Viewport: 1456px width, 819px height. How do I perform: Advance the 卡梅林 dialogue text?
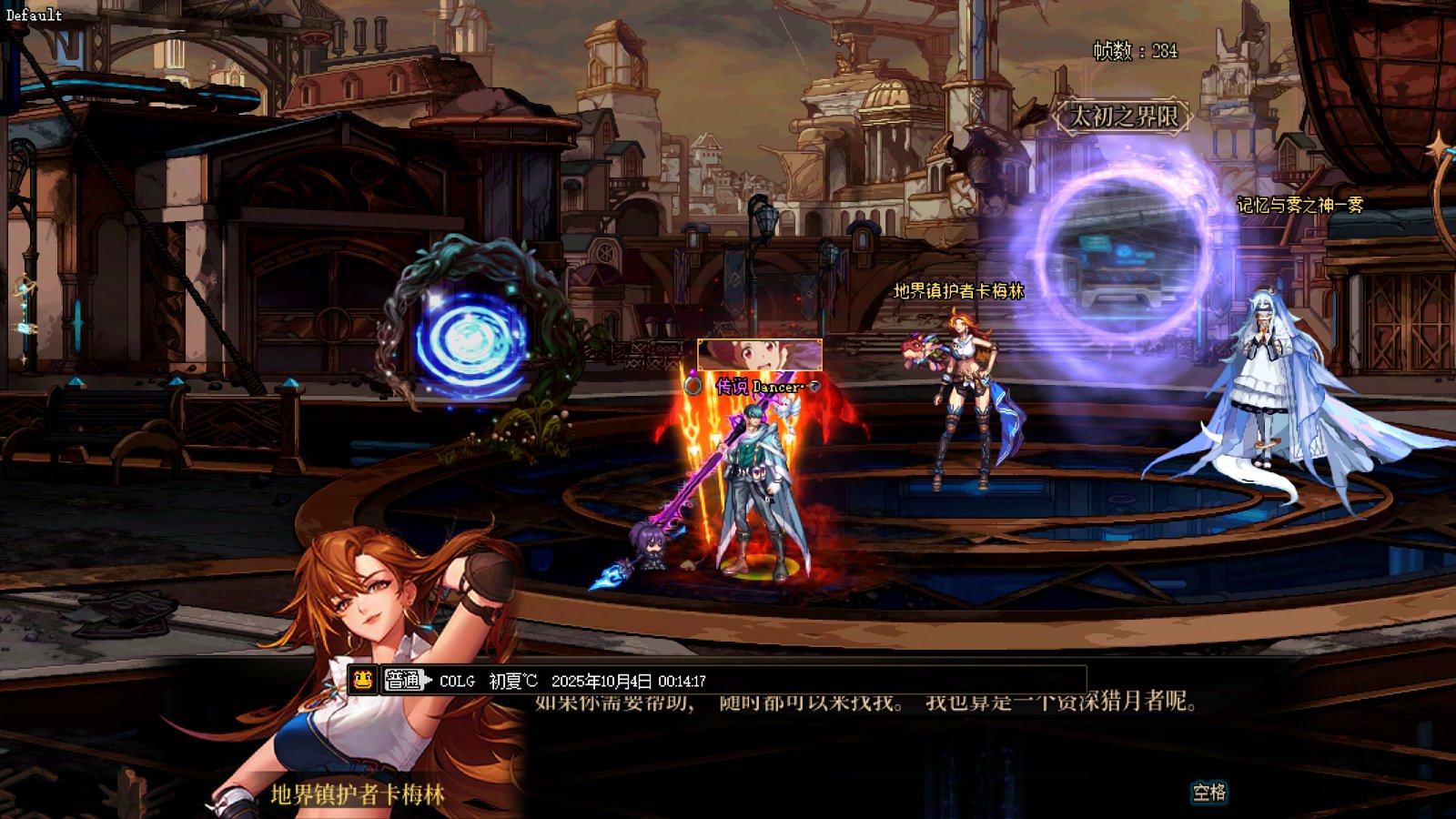point(1208,793)
